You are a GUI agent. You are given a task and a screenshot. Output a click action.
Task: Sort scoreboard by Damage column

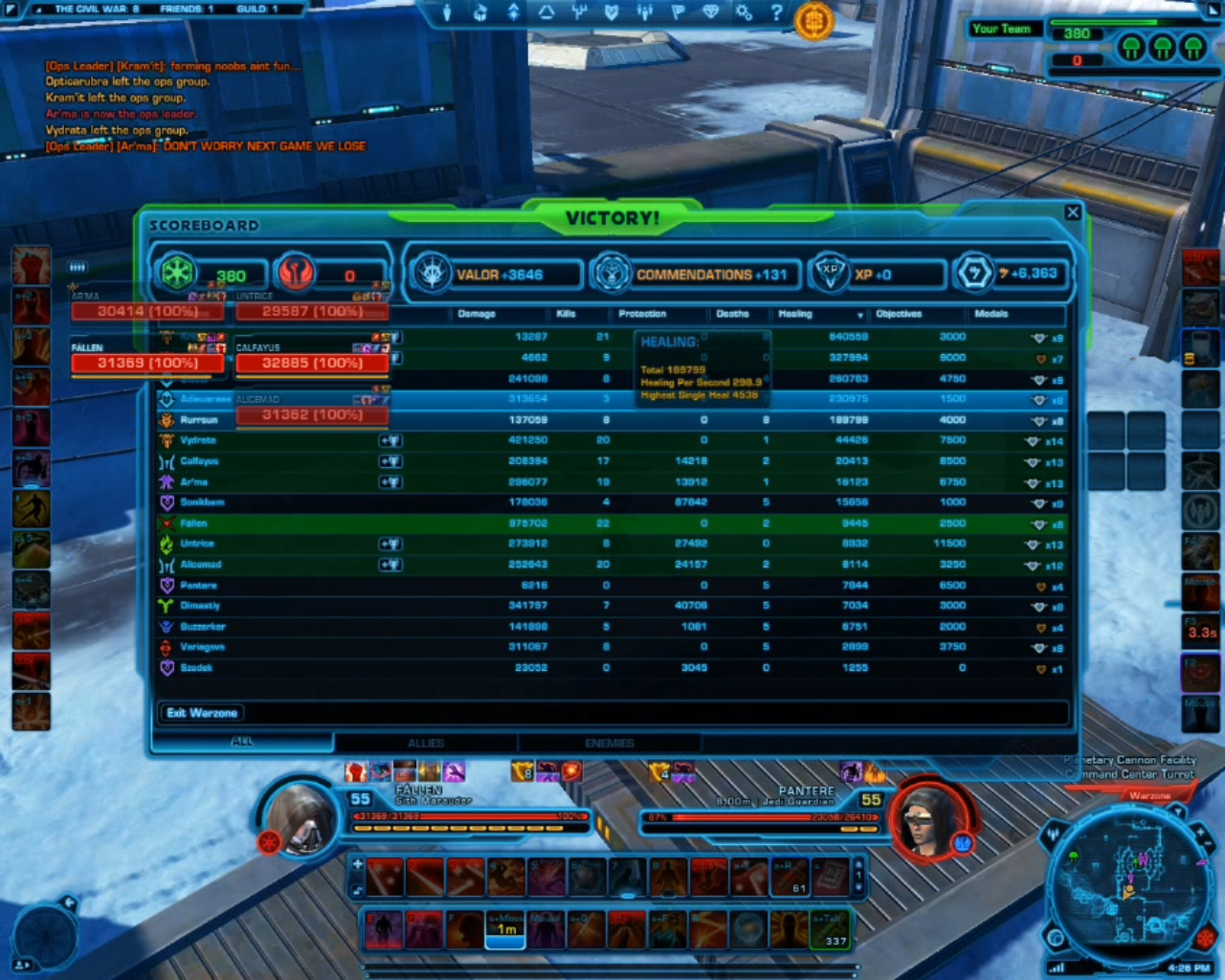(477, 314)
